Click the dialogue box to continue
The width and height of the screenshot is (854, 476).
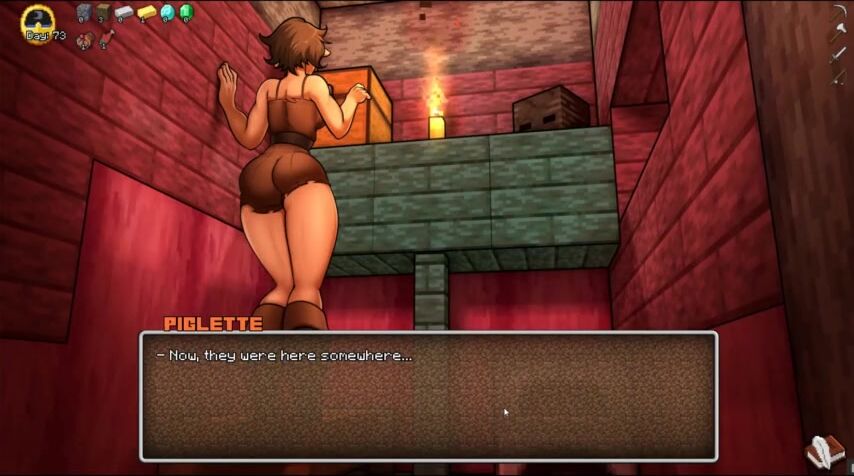pyautogui.click(x=428, y=396)
